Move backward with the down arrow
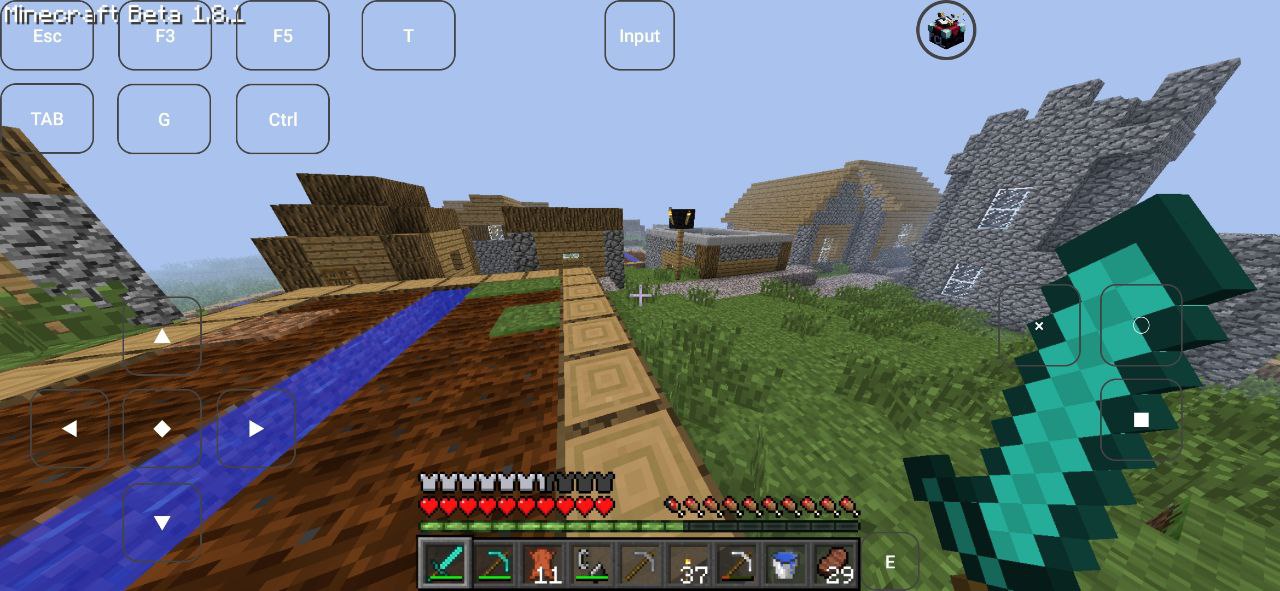This screenshot has height=591, width=1280. (162, 522)
